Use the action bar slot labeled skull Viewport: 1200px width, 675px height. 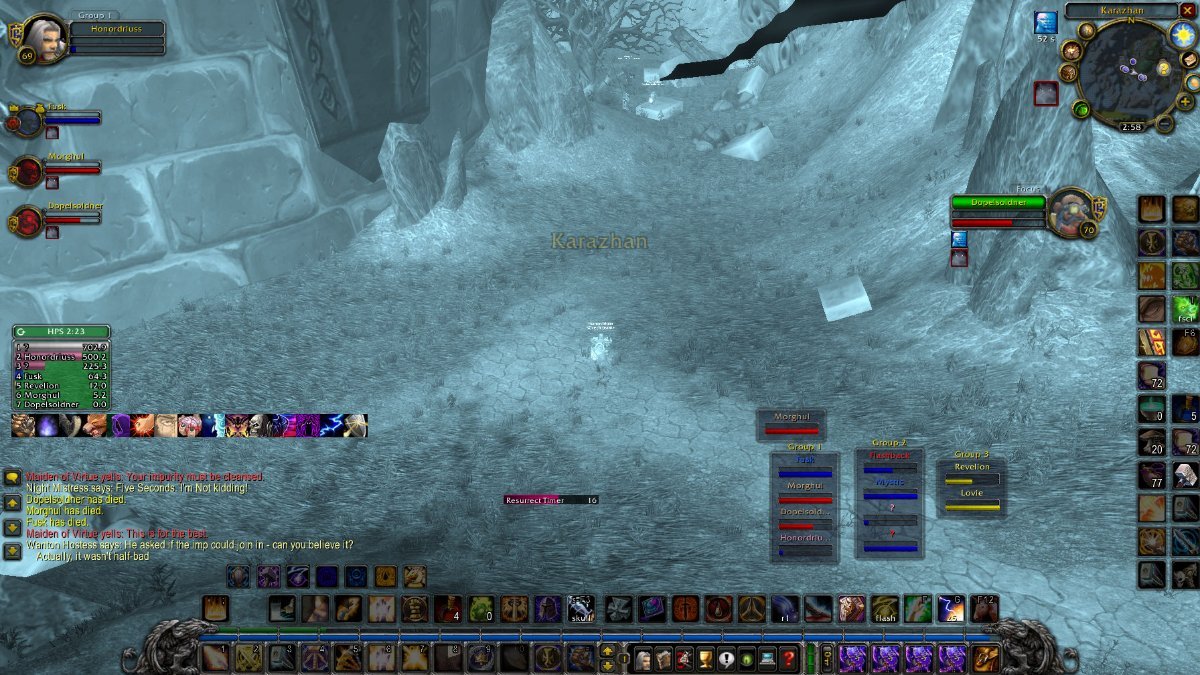[x=581, y=609]
